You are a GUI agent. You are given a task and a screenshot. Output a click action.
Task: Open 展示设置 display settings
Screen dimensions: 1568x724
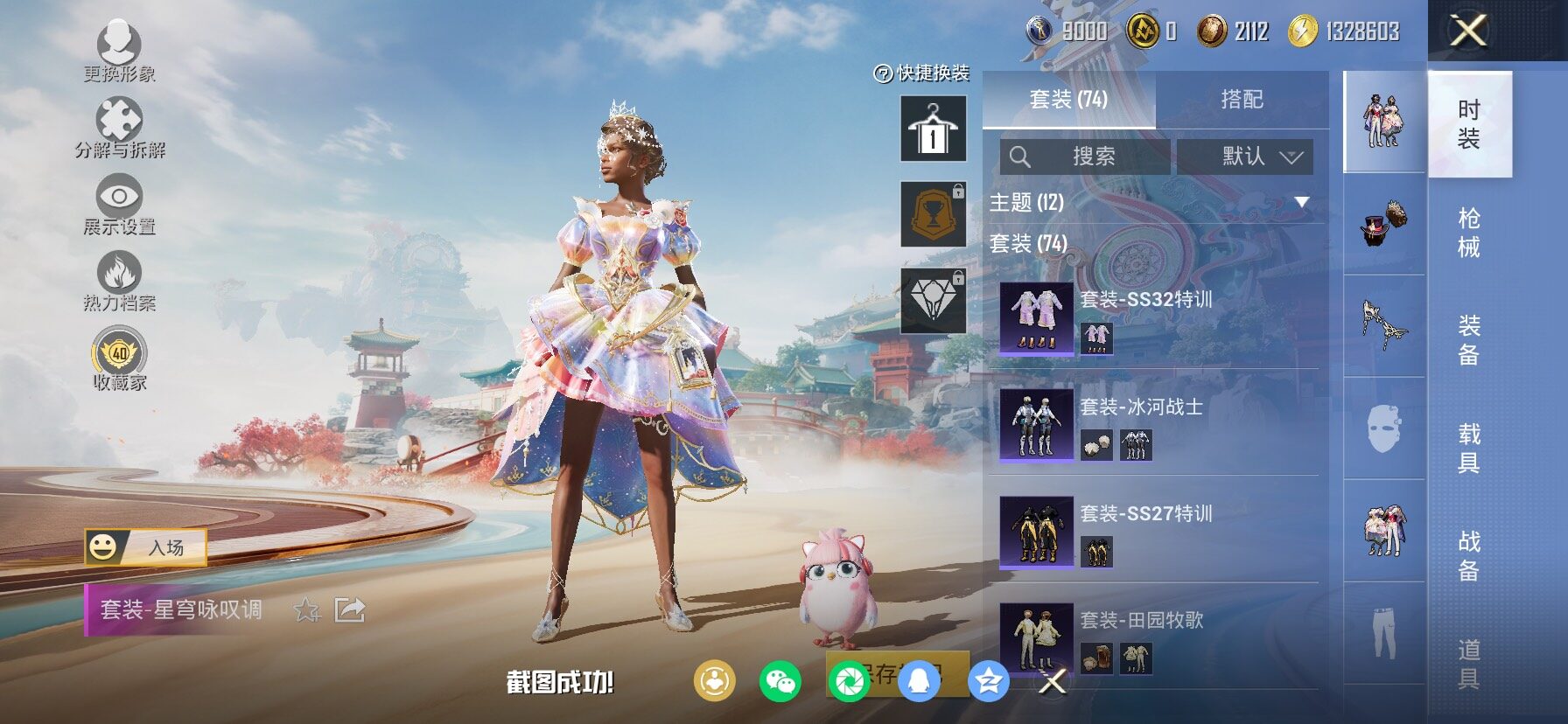119,203
